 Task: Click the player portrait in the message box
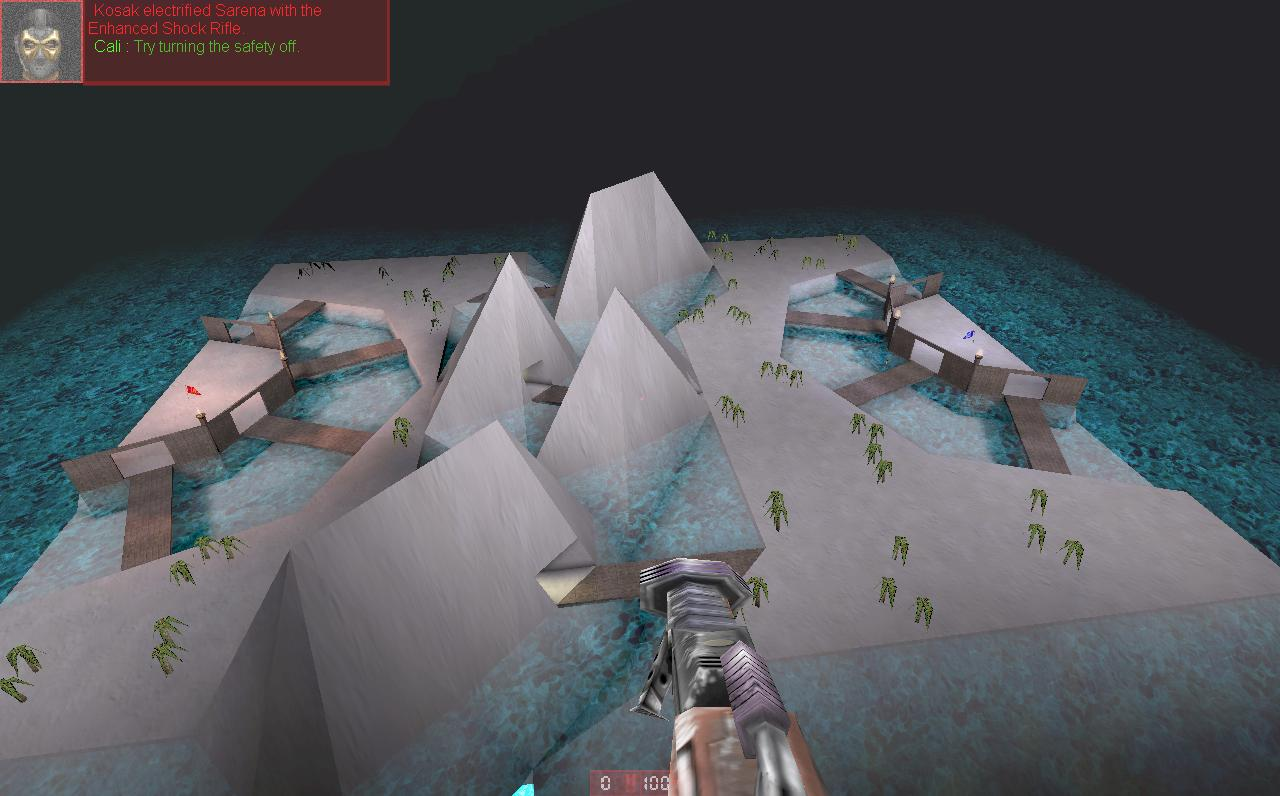click(x=41, y=40)
